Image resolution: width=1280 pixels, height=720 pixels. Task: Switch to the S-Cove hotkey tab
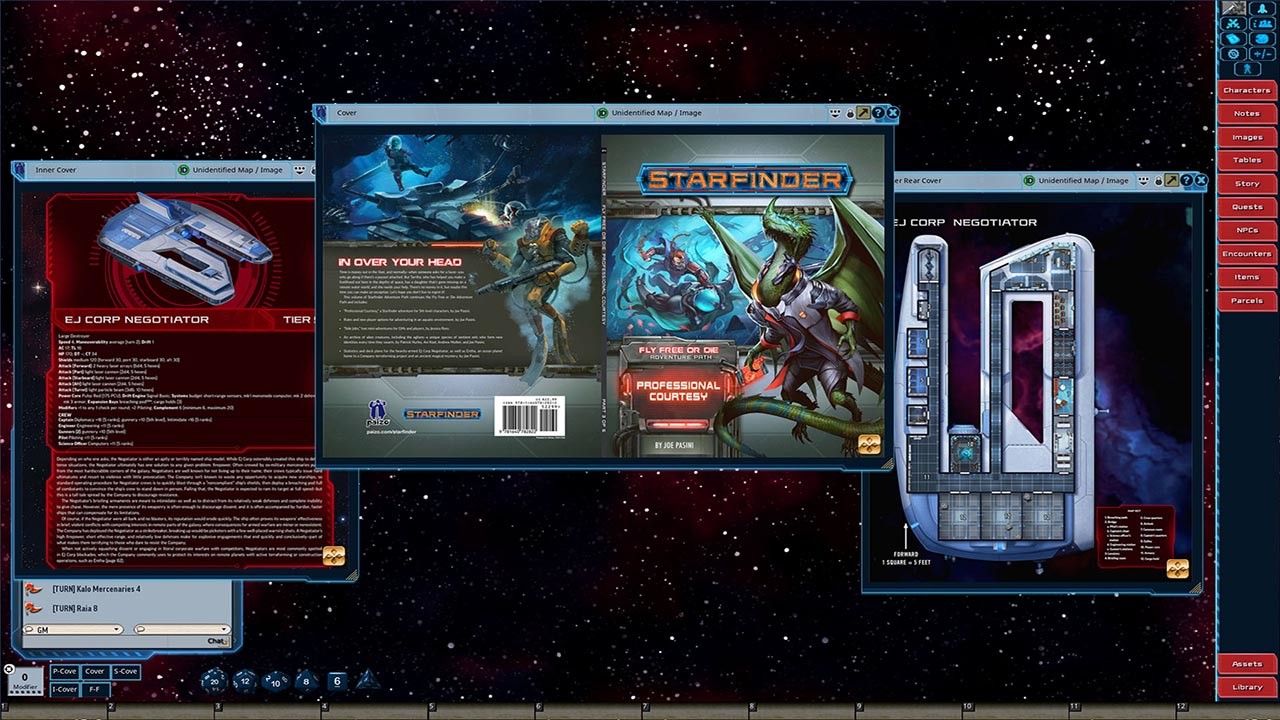[x=126, y=672]
